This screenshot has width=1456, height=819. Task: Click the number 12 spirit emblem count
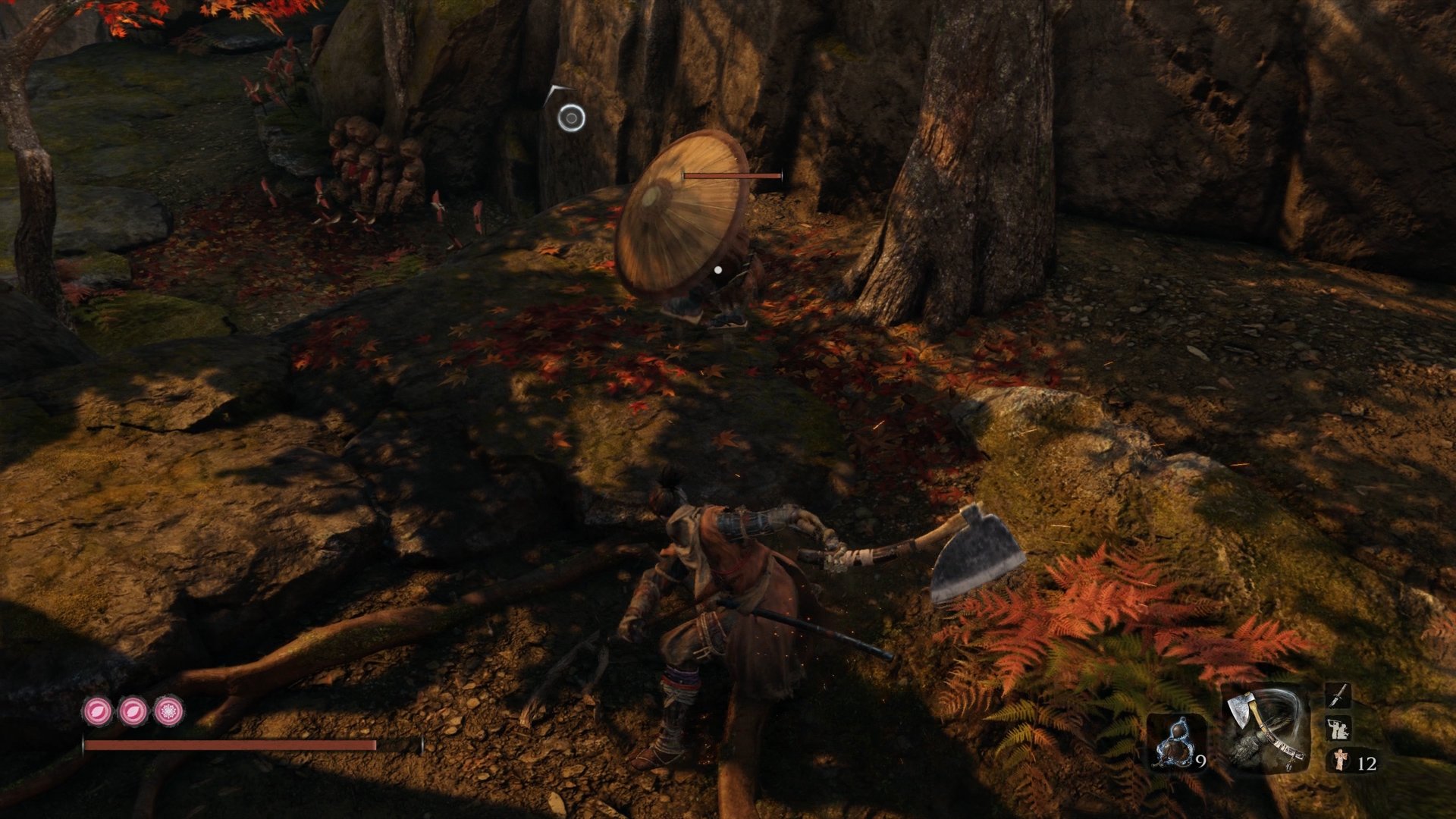tap(1369, 763)
